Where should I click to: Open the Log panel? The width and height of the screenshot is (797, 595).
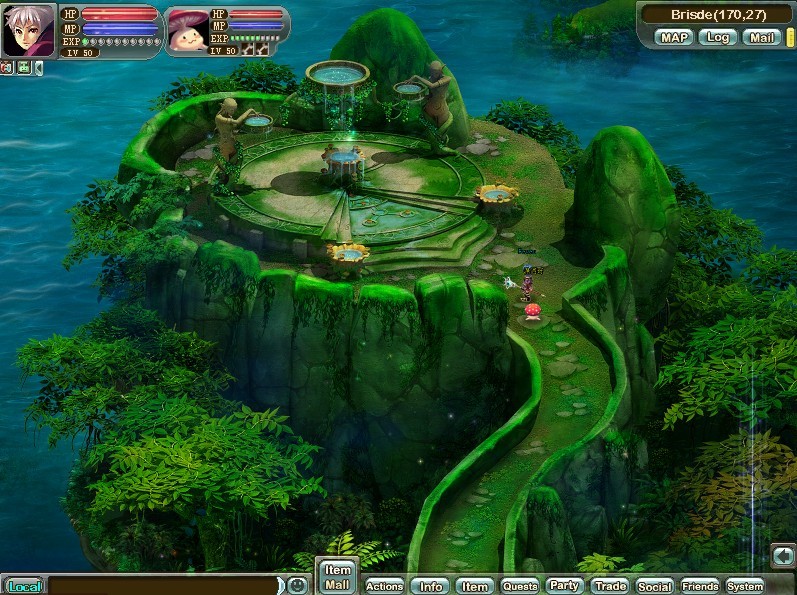click(716, 37)
